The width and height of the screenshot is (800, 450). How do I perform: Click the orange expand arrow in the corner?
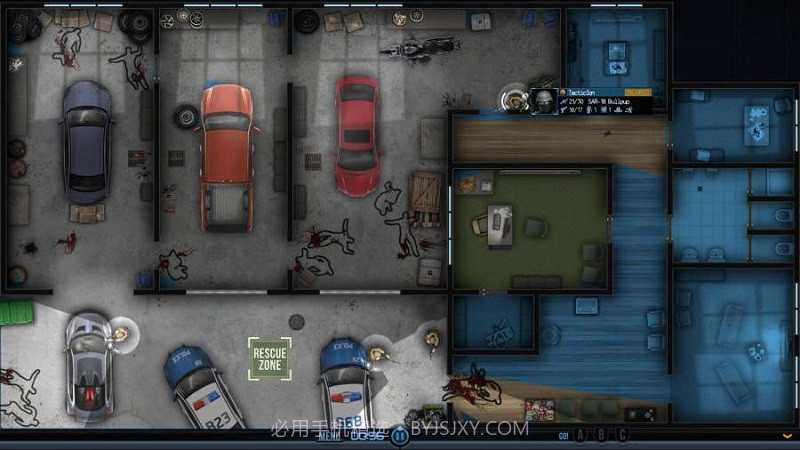click(788, 436)
